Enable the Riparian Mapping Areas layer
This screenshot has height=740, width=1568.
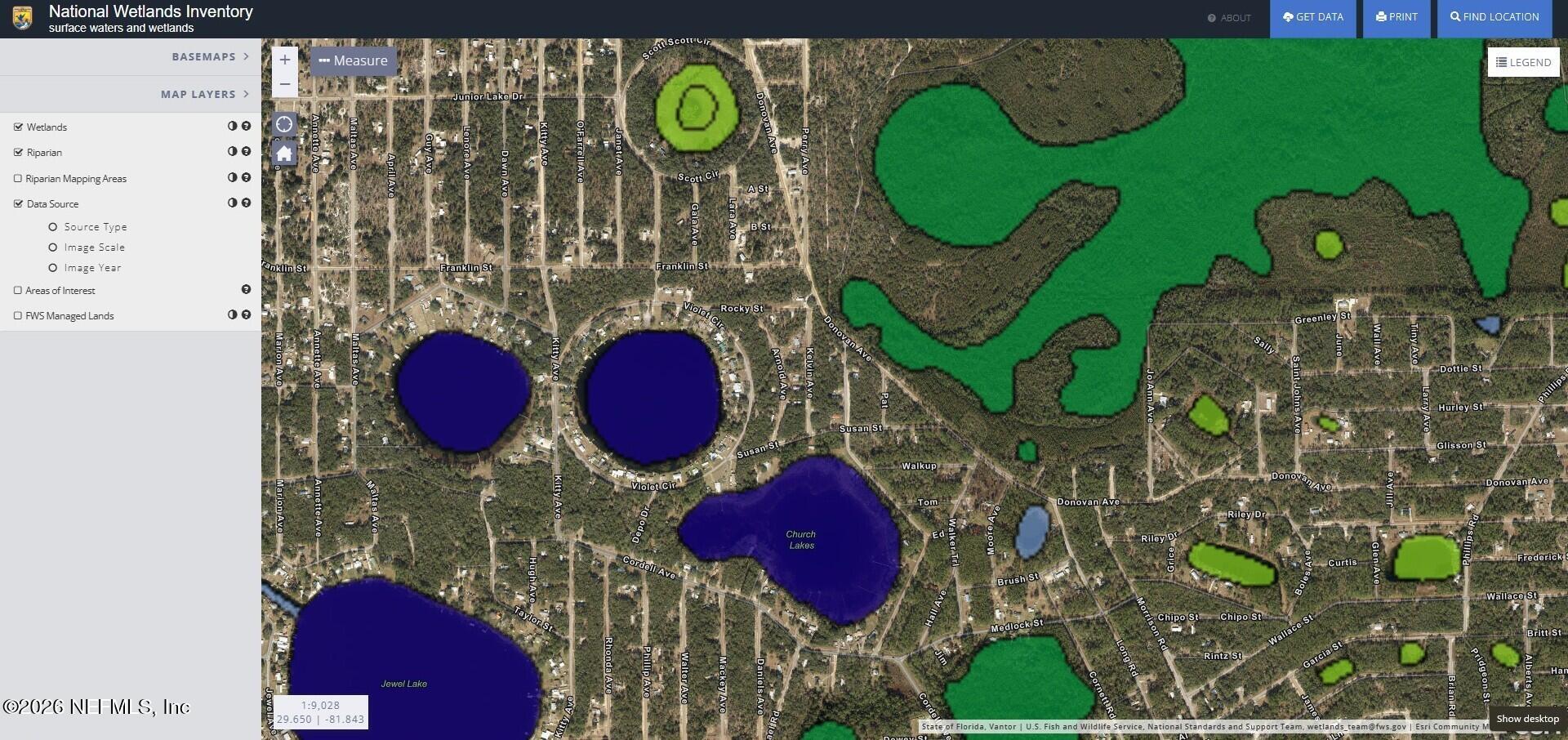coord(17,177)
